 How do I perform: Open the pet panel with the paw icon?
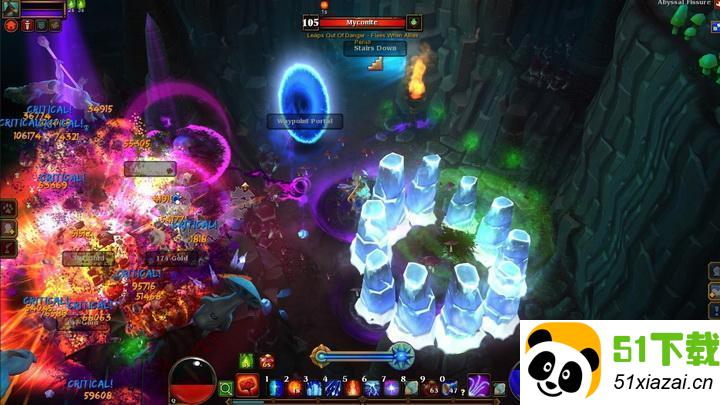point(8,208)
